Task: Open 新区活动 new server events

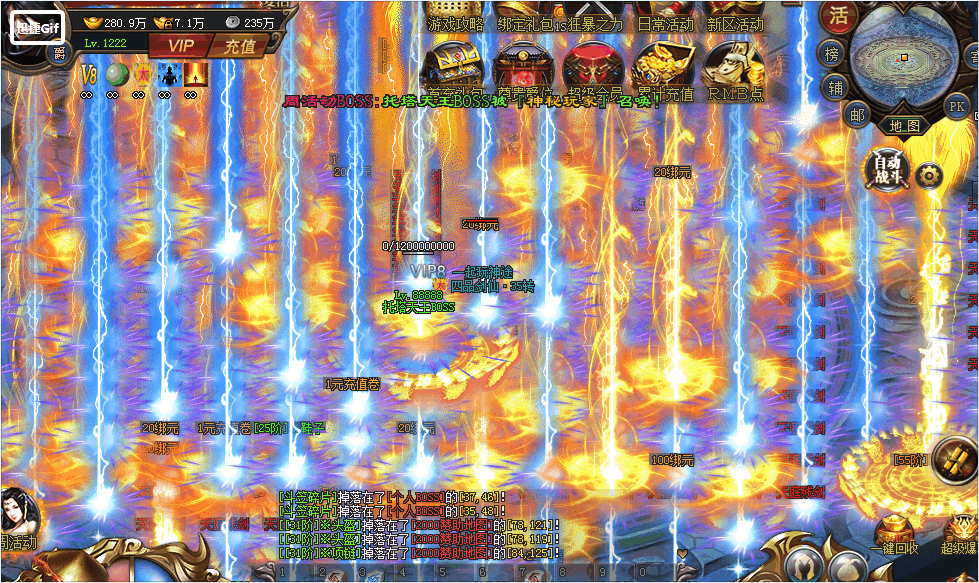Action: click(735, 23)
